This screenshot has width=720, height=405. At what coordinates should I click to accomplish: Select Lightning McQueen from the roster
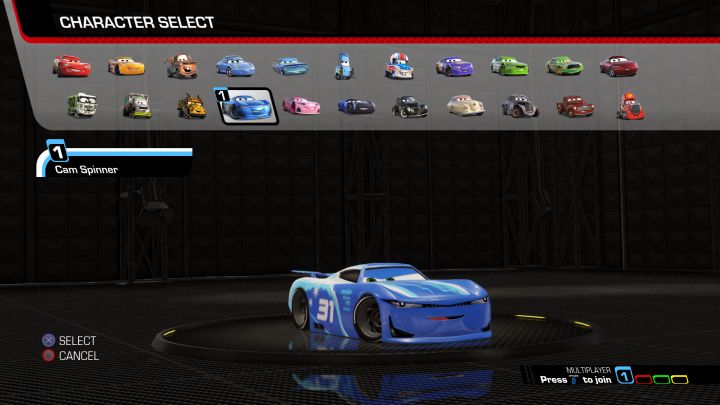tap(72, 66)
